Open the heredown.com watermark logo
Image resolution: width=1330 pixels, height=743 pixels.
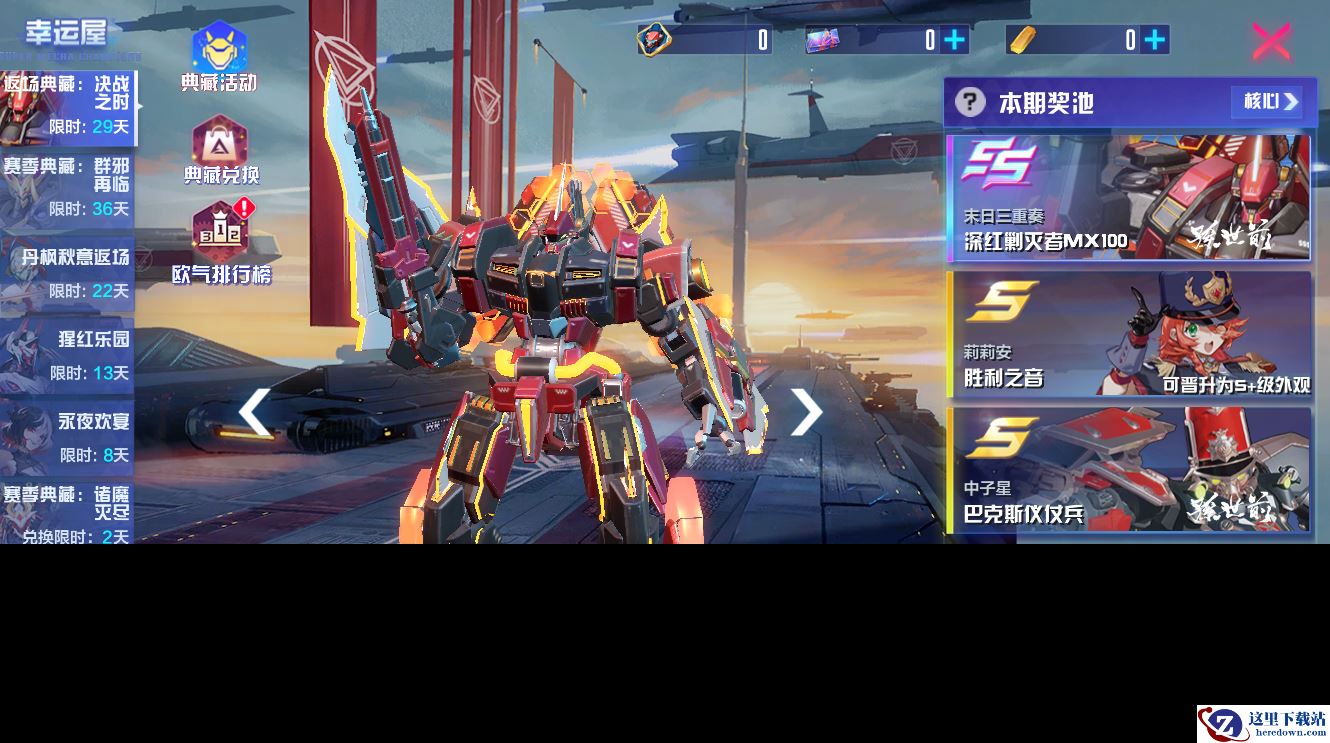pos(1263,723)
